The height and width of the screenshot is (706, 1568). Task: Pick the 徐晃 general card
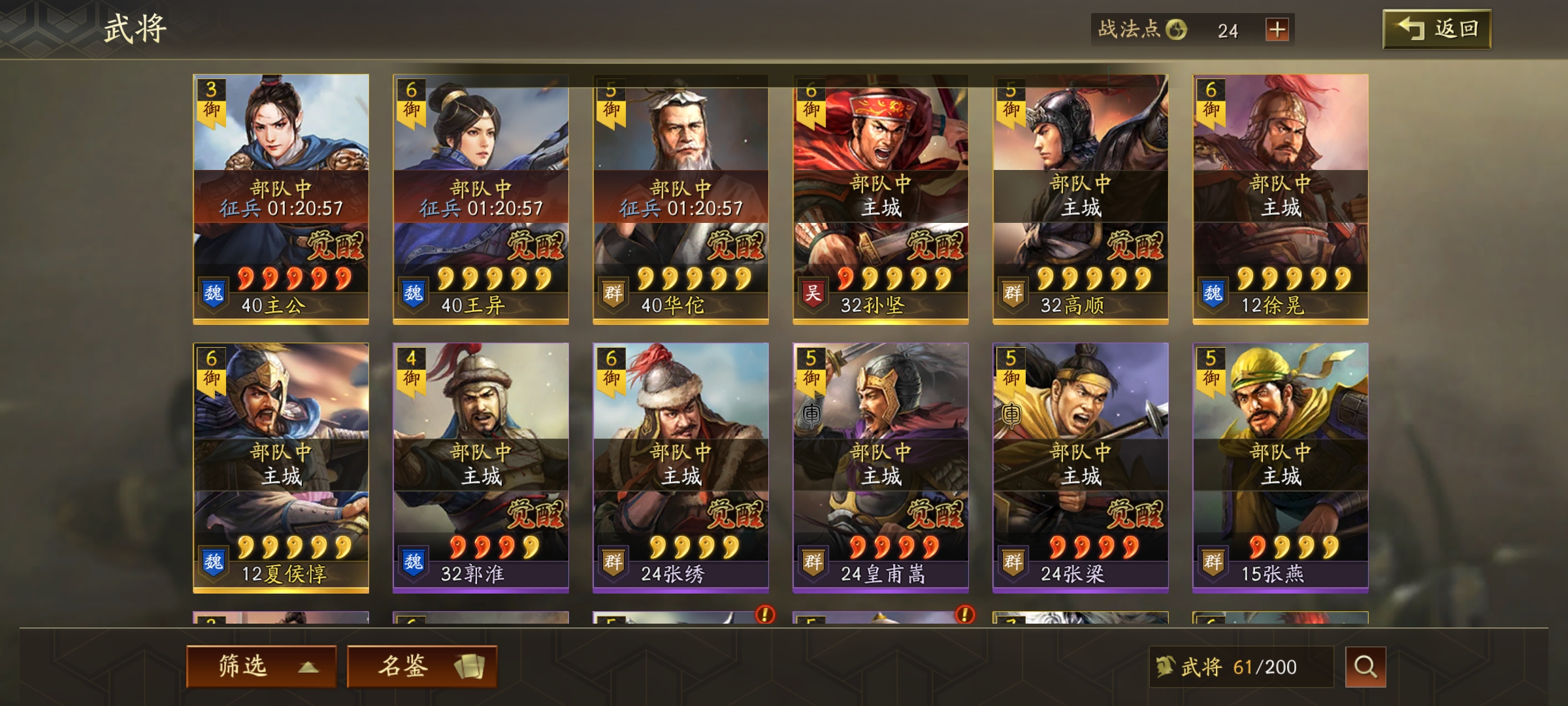tap(1281, 199)
